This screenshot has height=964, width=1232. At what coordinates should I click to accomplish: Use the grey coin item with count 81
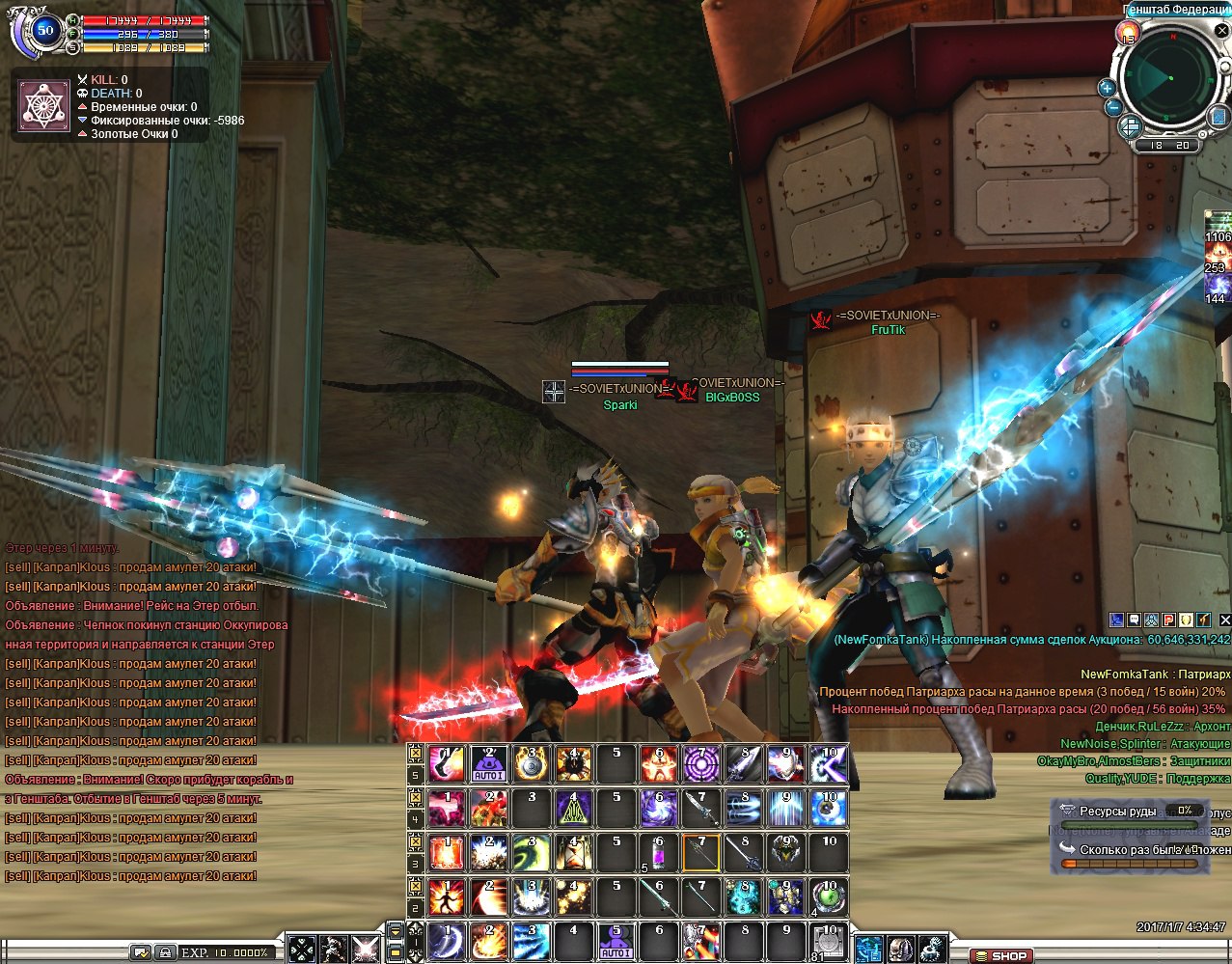[x=827, y=942]
